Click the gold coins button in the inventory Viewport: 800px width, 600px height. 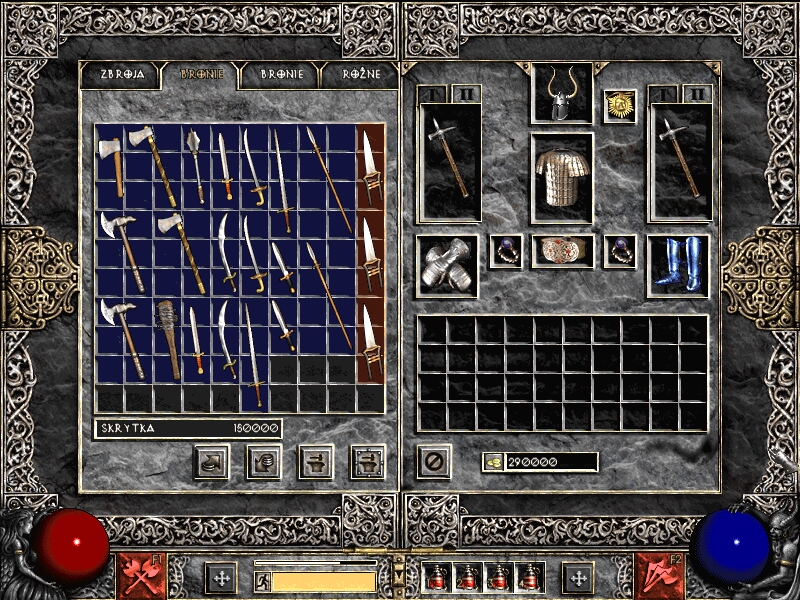(x=493, y=462)
